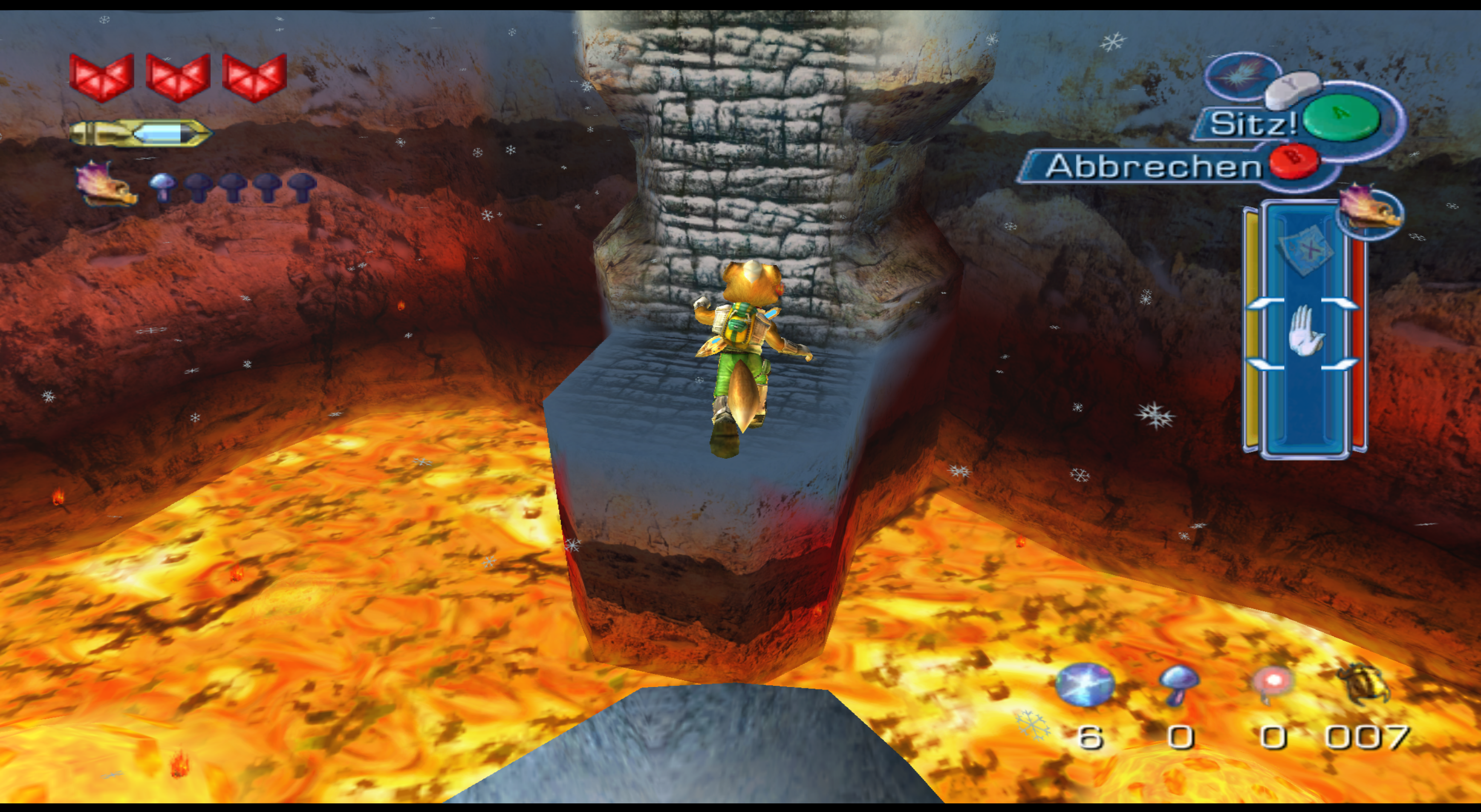Select the sparkling blue orb icon
The height and width of the screenshot is (812, 1481).
coord(1084,684)
